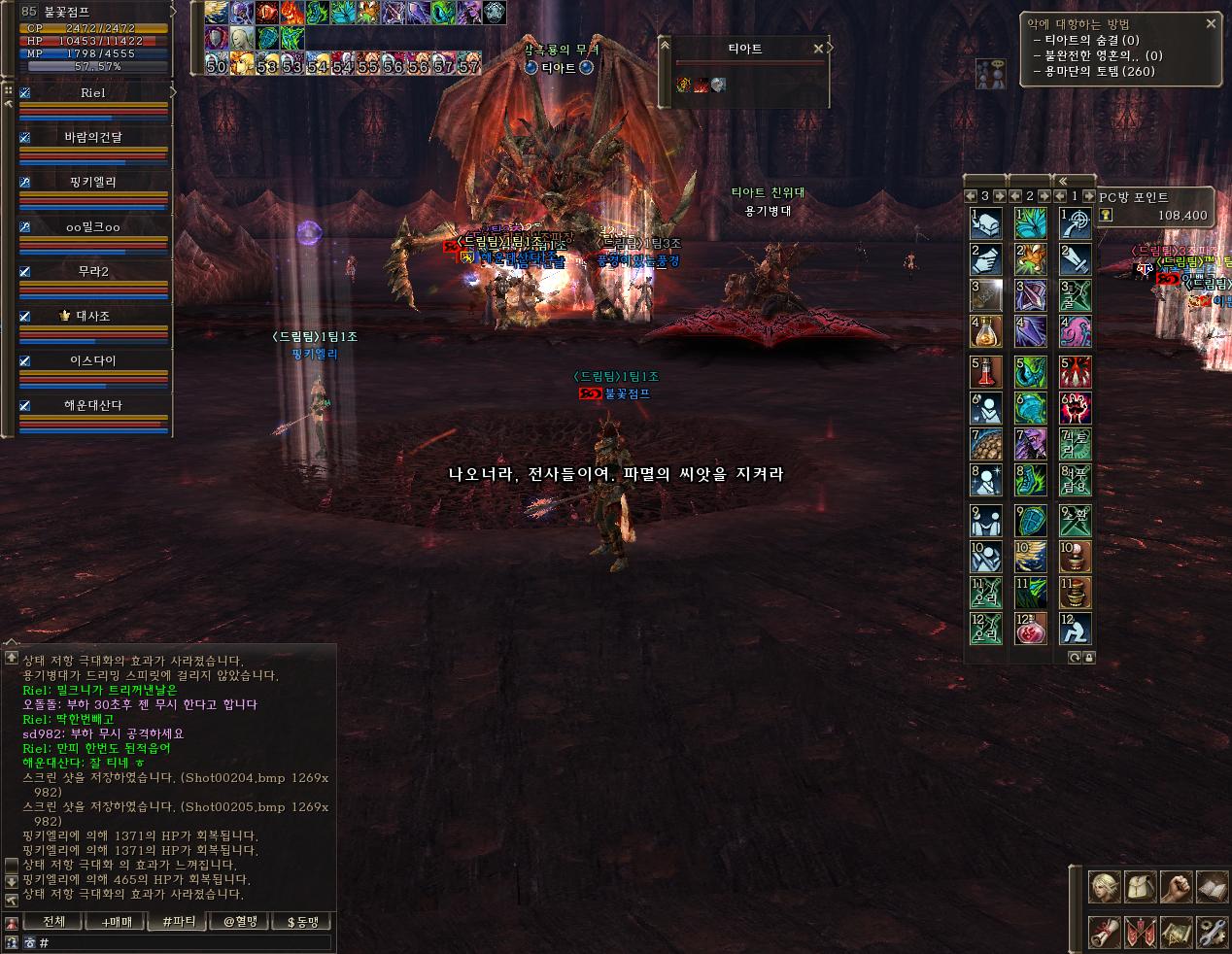Select party member 해운대산다
Screen dimensions: 1232x954
click(x=93, y=405)
